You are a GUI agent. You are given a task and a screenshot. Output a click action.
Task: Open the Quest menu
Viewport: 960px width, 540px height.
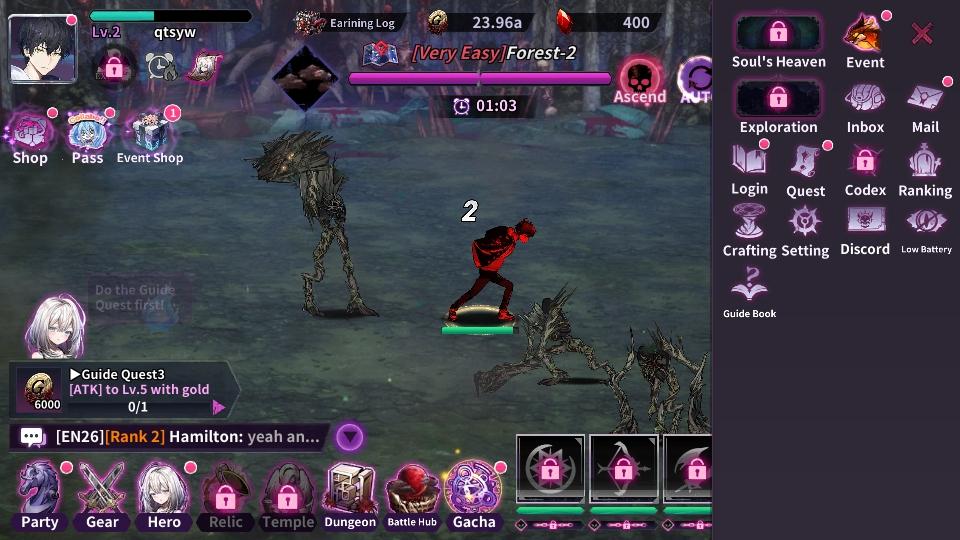click(805, 170)
